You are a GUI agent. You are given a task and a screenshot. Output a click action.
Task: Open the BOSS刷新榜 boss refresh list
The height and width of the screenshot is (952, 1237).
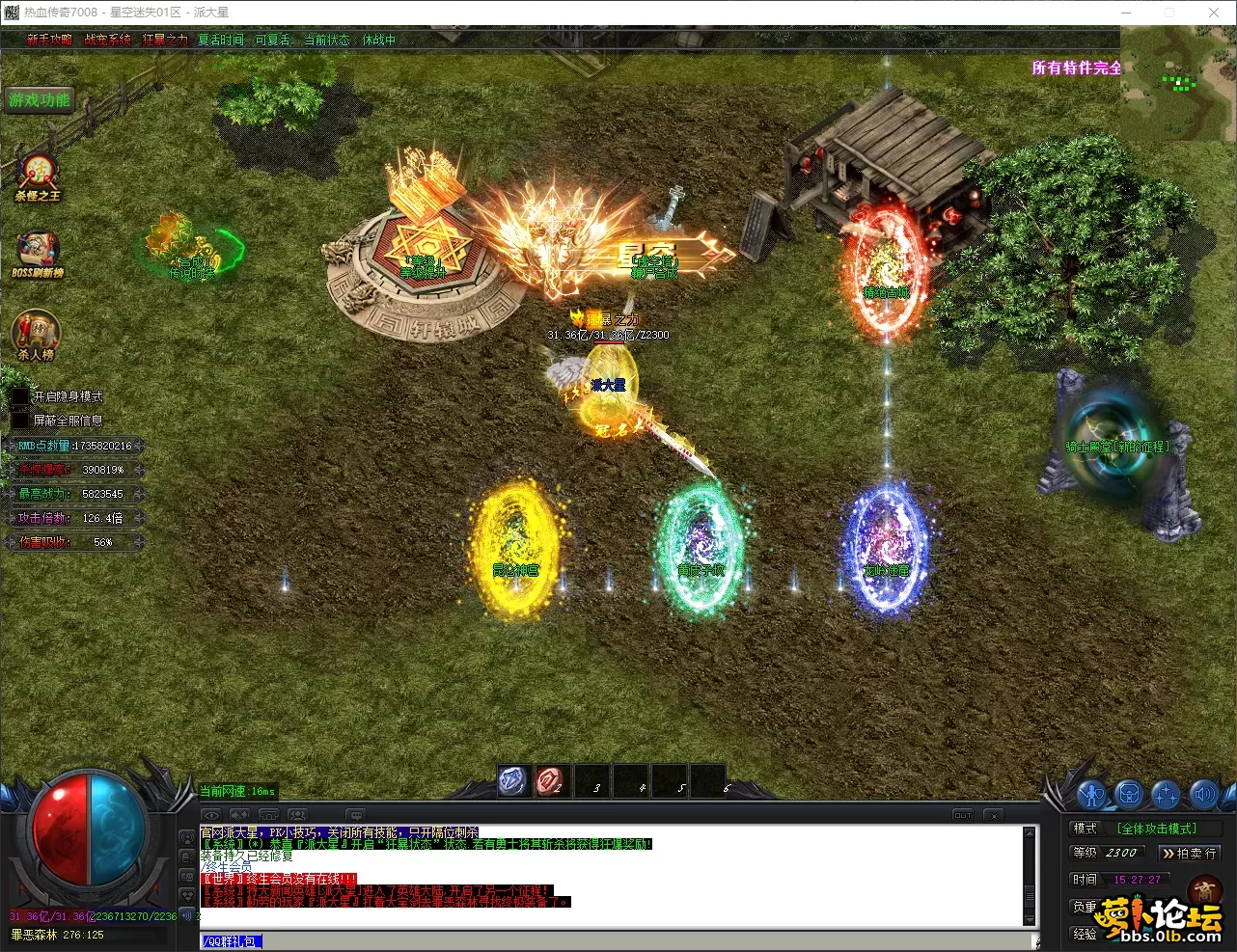coord(37,254)
